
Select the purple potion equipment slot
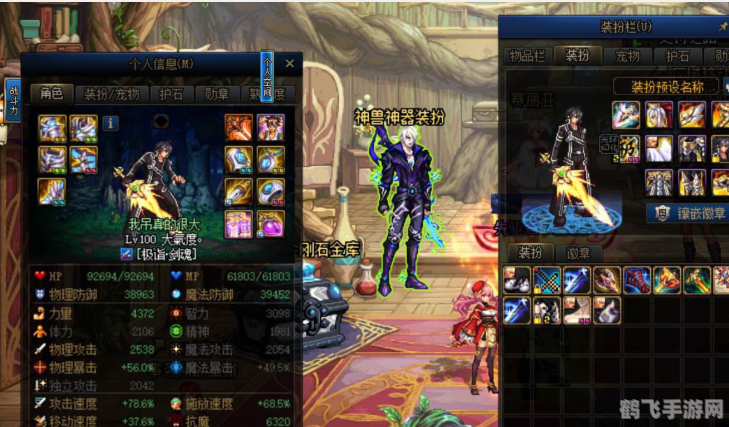pos(271,222)
